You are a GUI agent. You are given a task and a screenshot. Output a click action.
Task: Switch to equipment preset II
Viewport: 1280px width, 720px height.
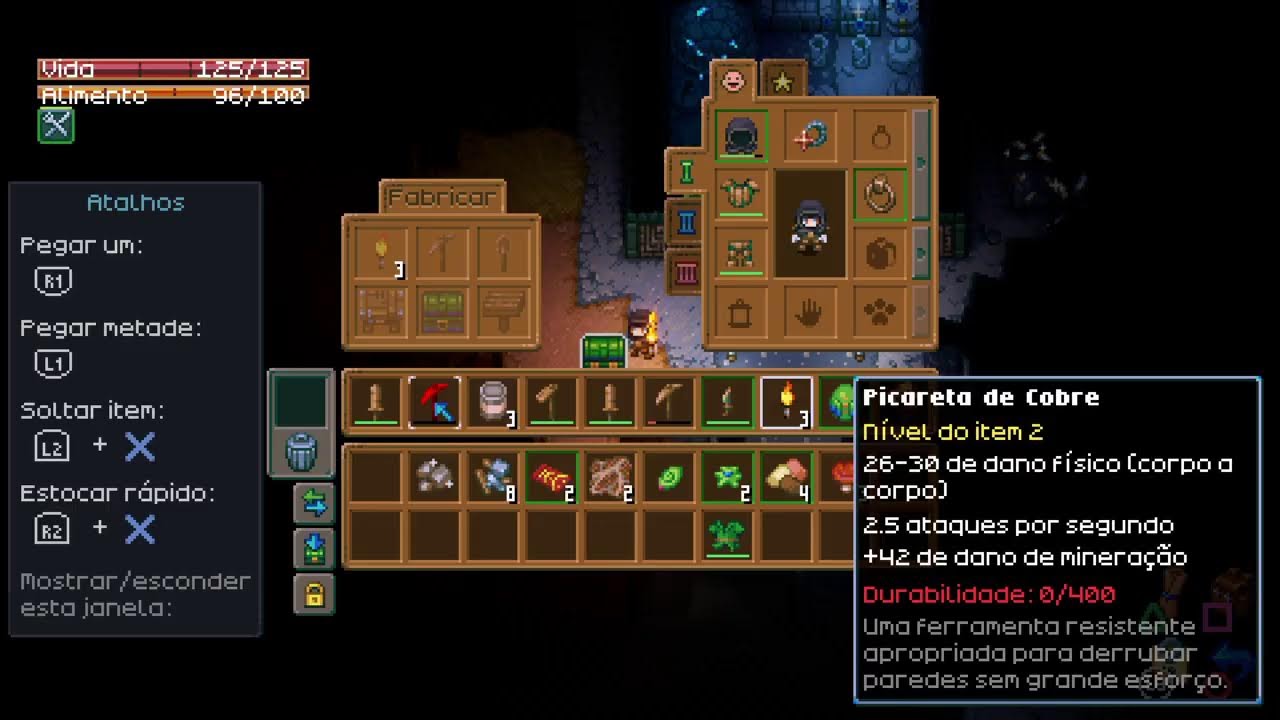point(687,221)
